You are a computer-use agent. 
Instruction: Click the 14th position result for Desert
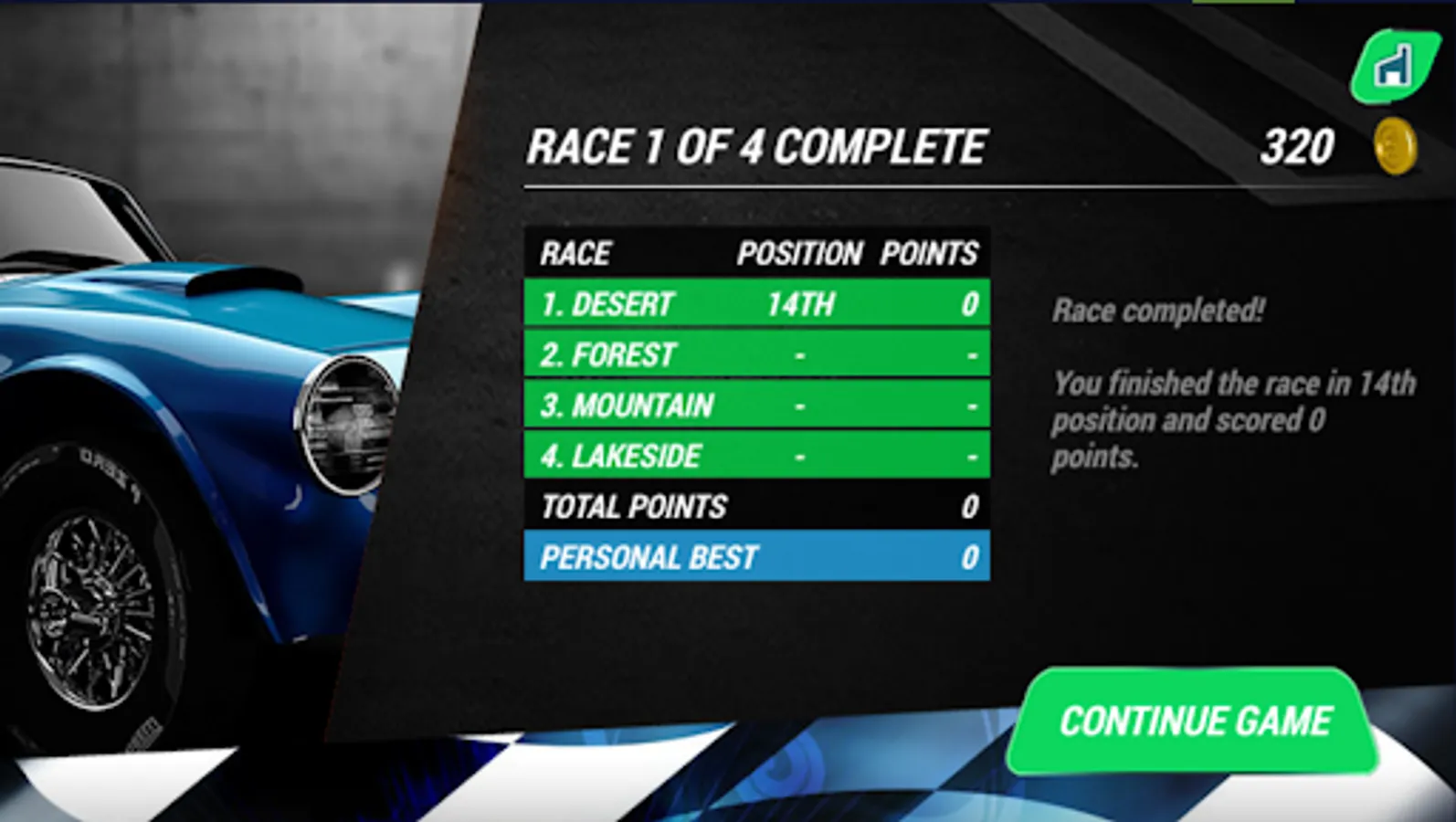[801, 304]
